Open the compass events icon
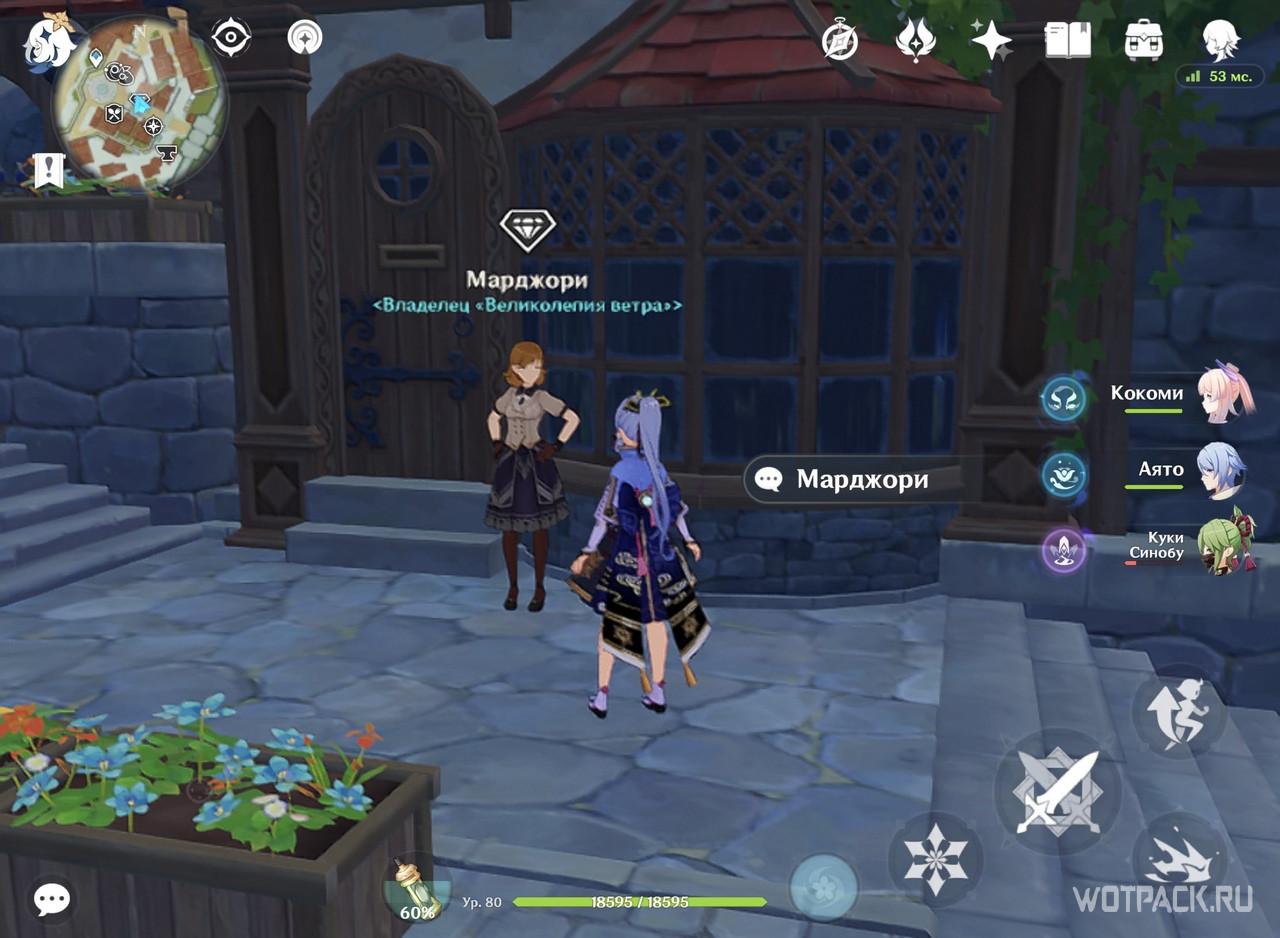The image size is (1280, 938). [840, 40]
